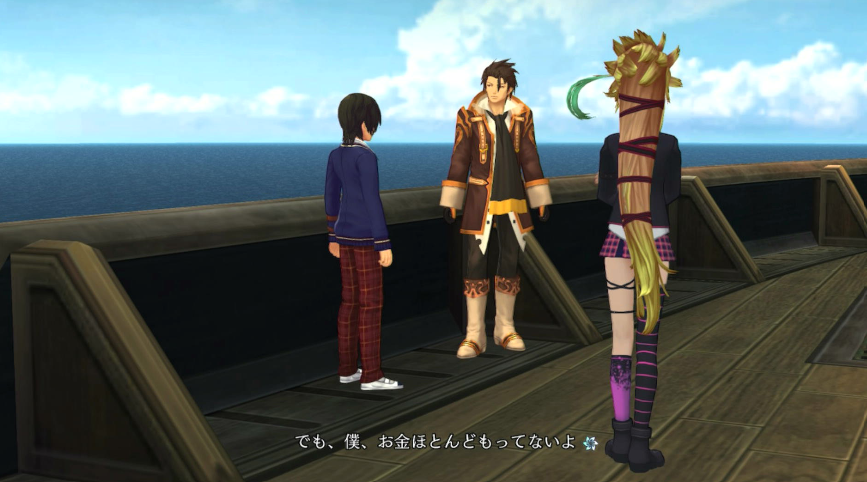Click the flower-shaped dialogue continue indicator

[x=588, y=441]
